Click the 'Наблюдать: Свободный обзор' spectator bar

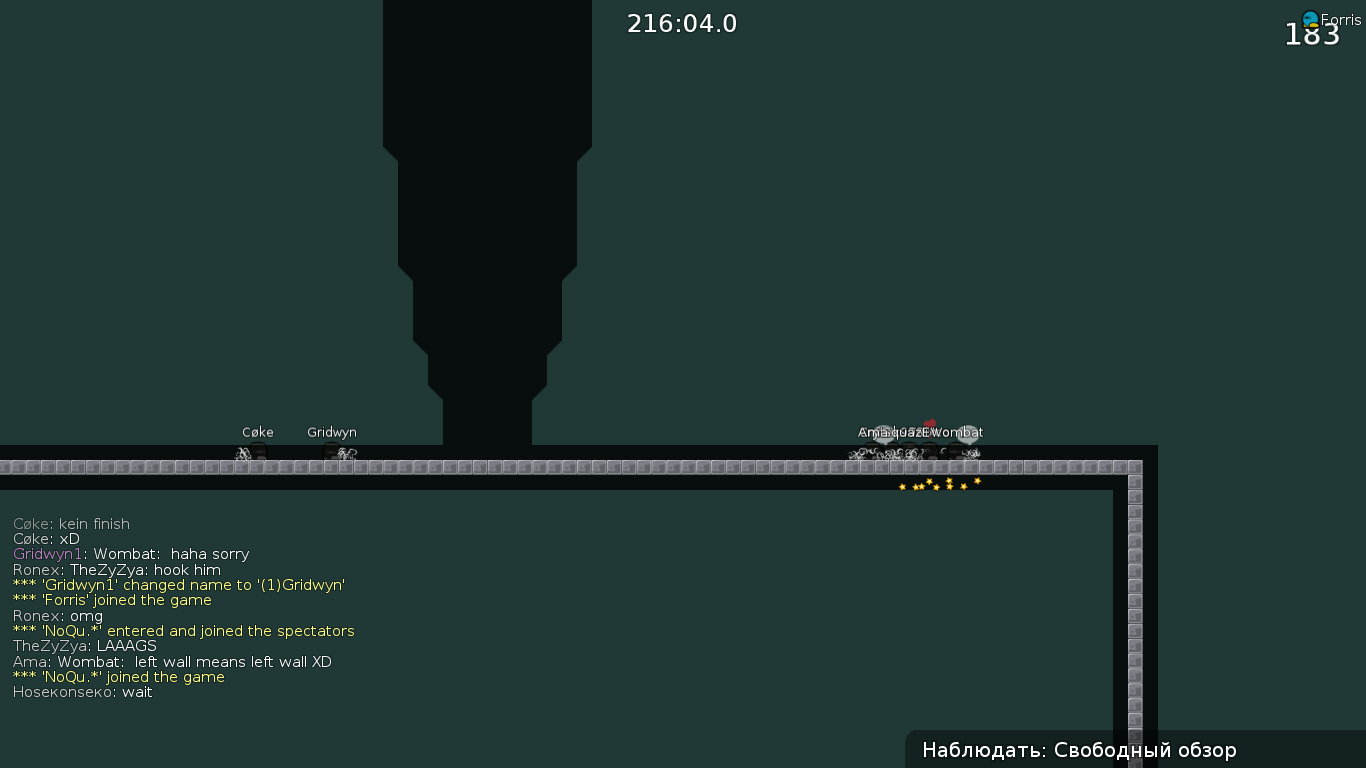(x=1080, y=750)
